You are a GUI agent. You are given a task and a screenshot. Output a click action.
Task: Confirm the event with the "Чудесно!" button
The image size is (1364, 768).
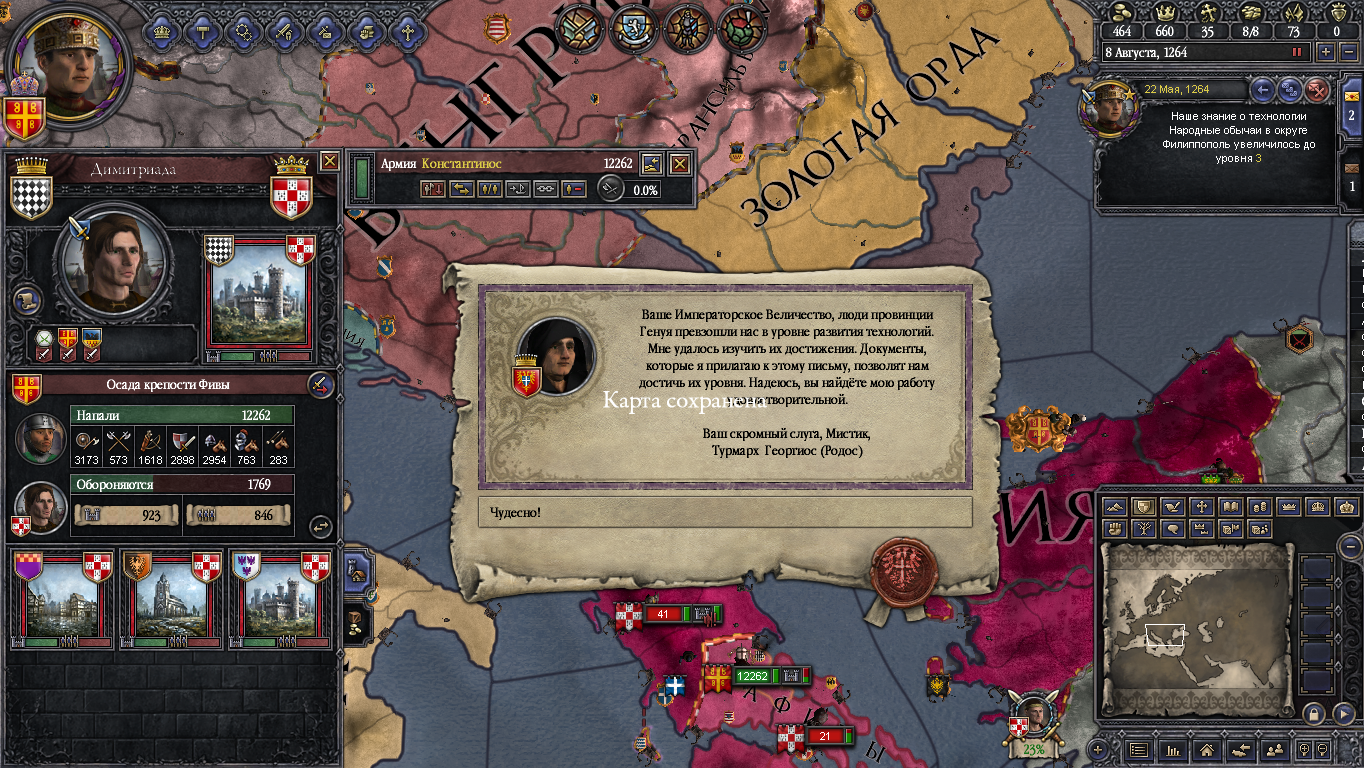point(725,513)
